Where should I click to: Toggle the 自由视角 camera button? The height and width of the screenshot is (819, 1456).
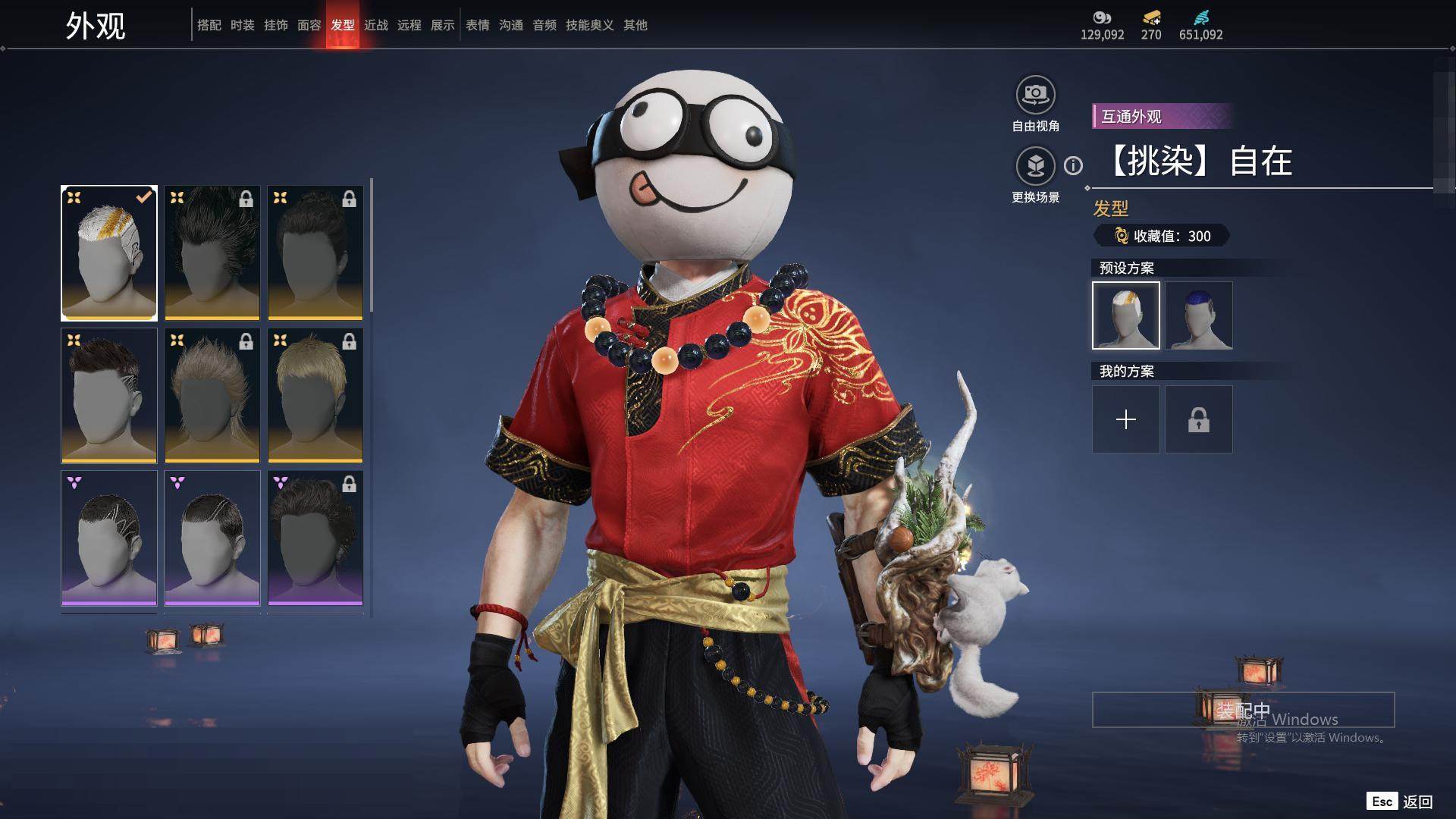click(x=1035, y=96)
